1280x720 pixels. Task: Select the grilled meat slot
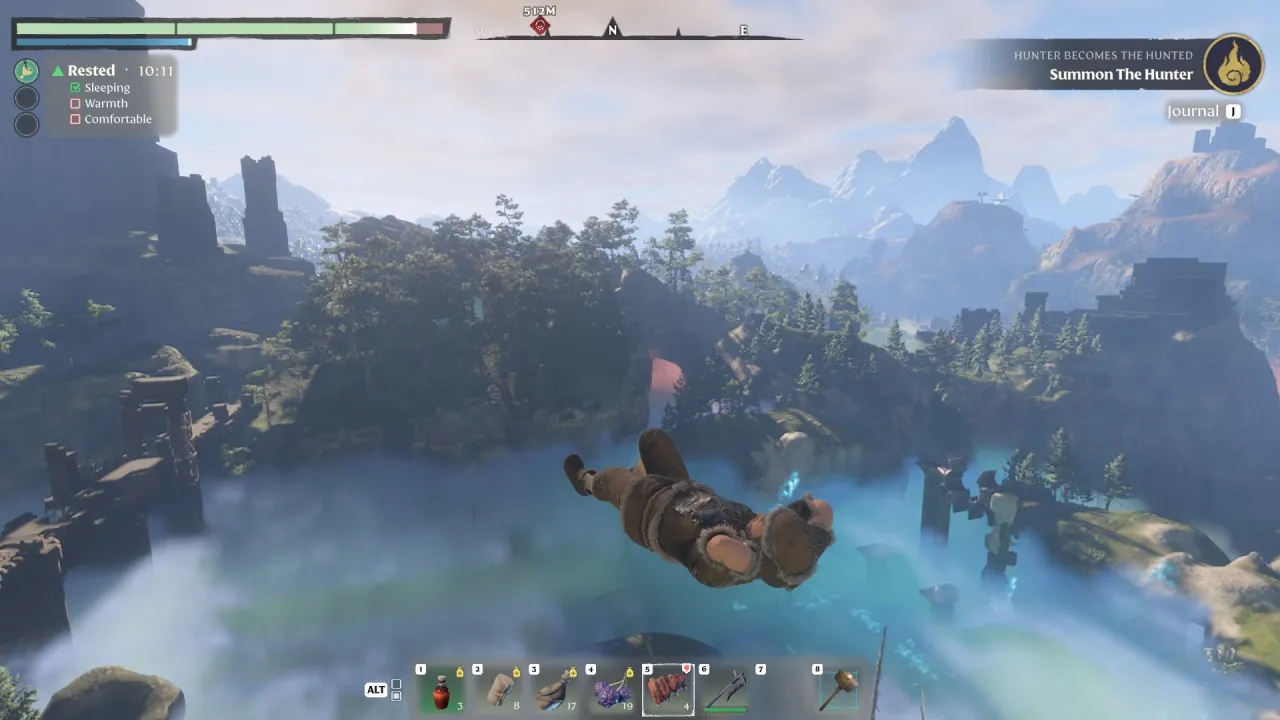coord(668,691)
